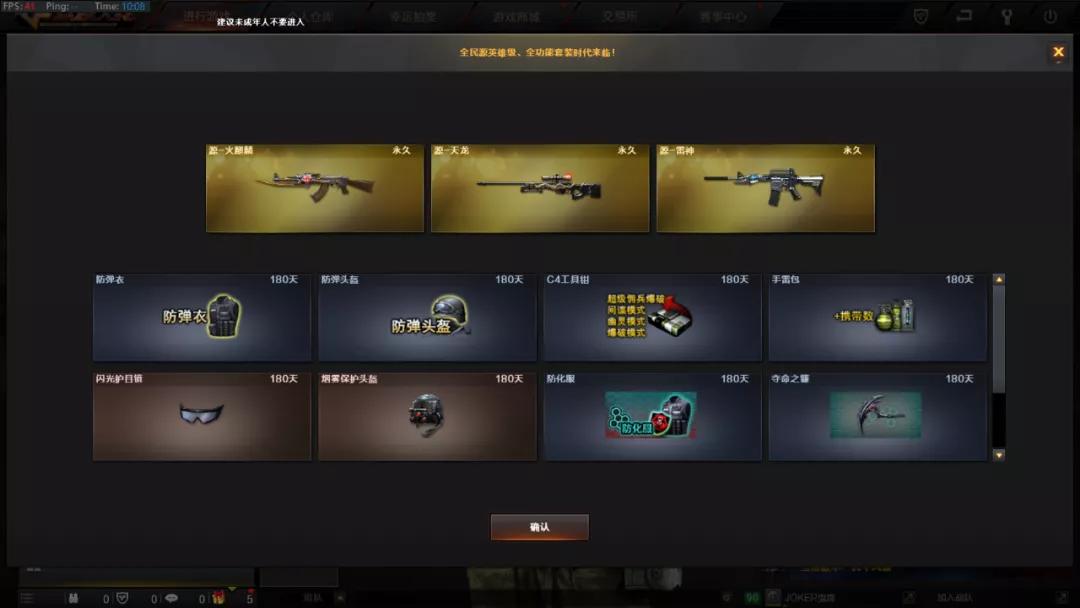This screenshot has width=1080, height=608.
Task: Select the 烟雾保护头盔 smoke helmet item
Action: click(427, 416)
